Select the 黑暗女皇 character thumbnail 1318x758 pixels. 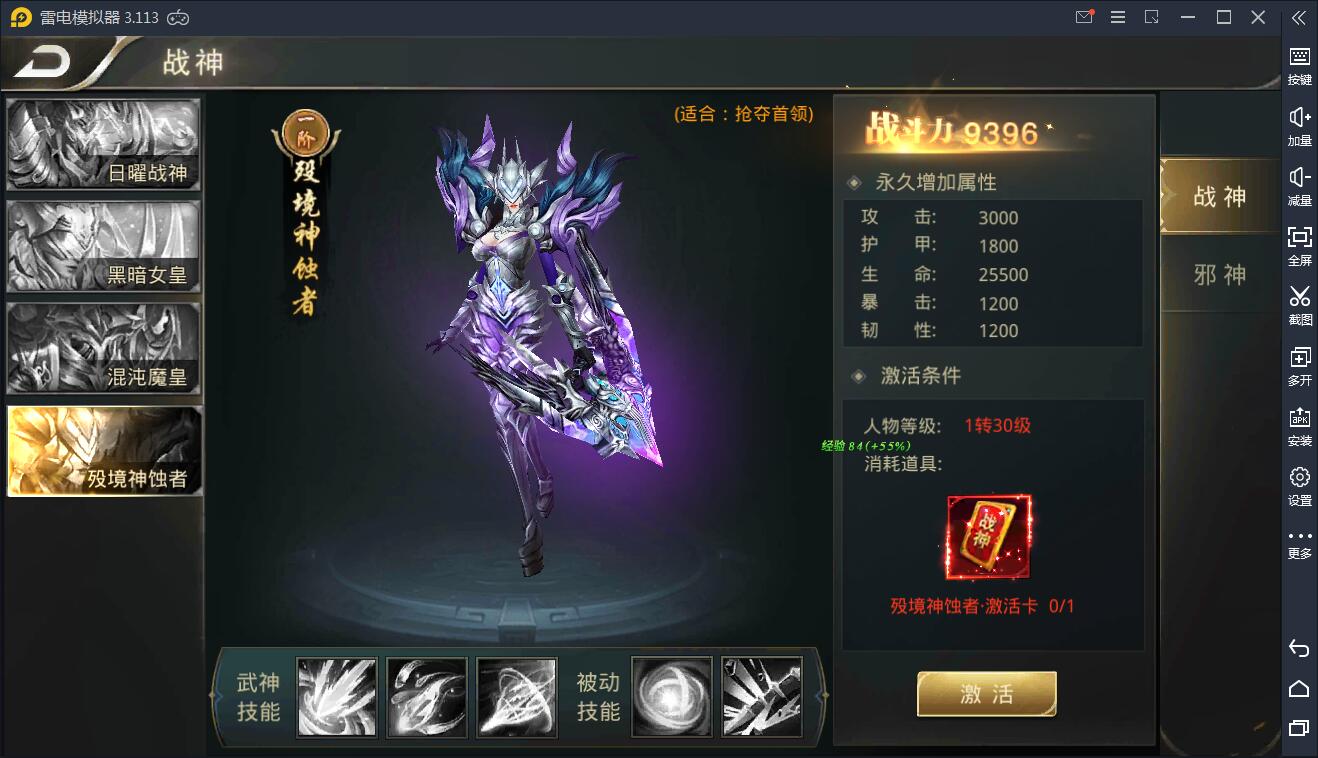[103, 245]
